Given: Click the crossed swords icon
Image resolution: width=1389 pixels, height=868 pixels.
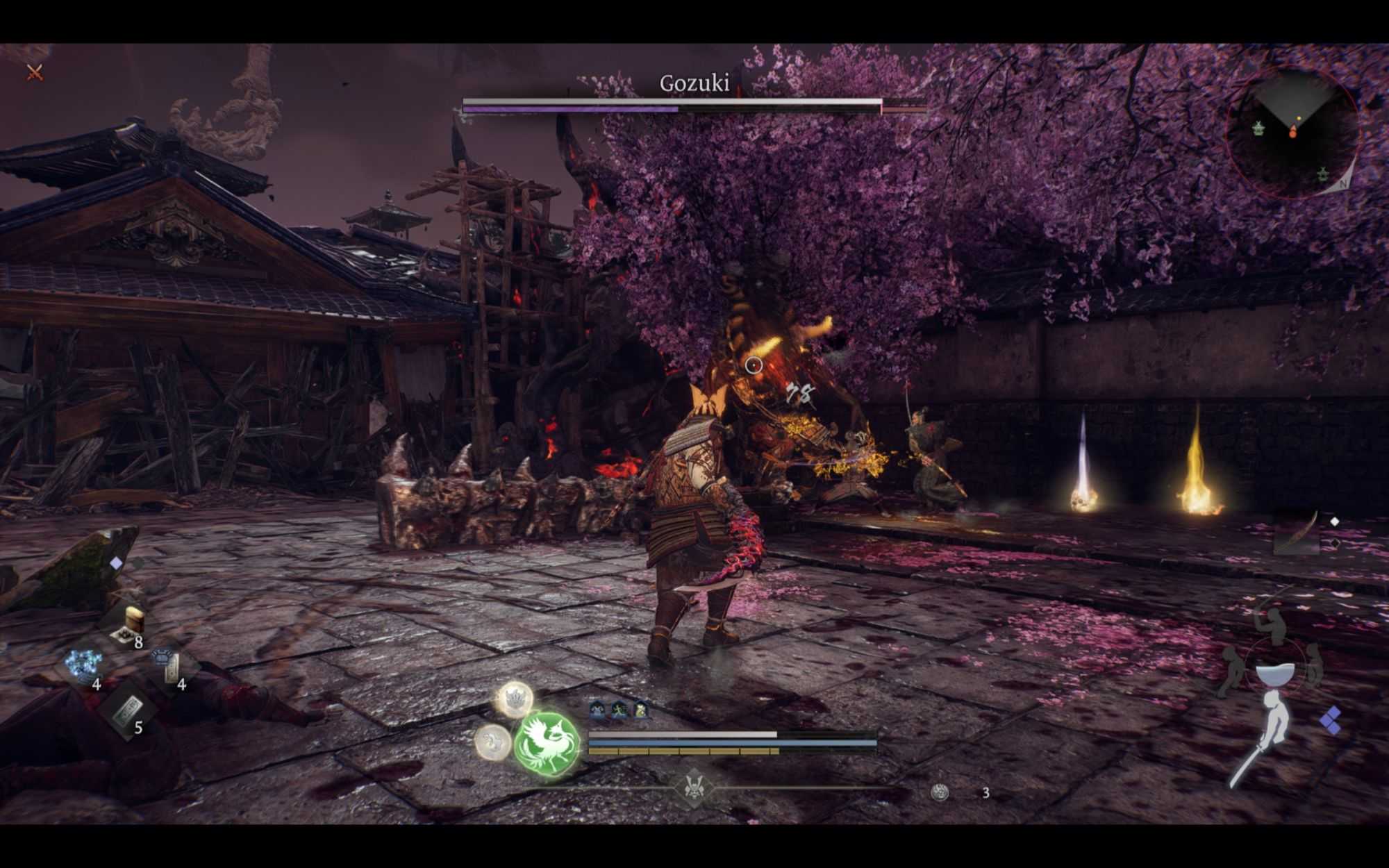Looking at the screenshot, I should (35, 72).
